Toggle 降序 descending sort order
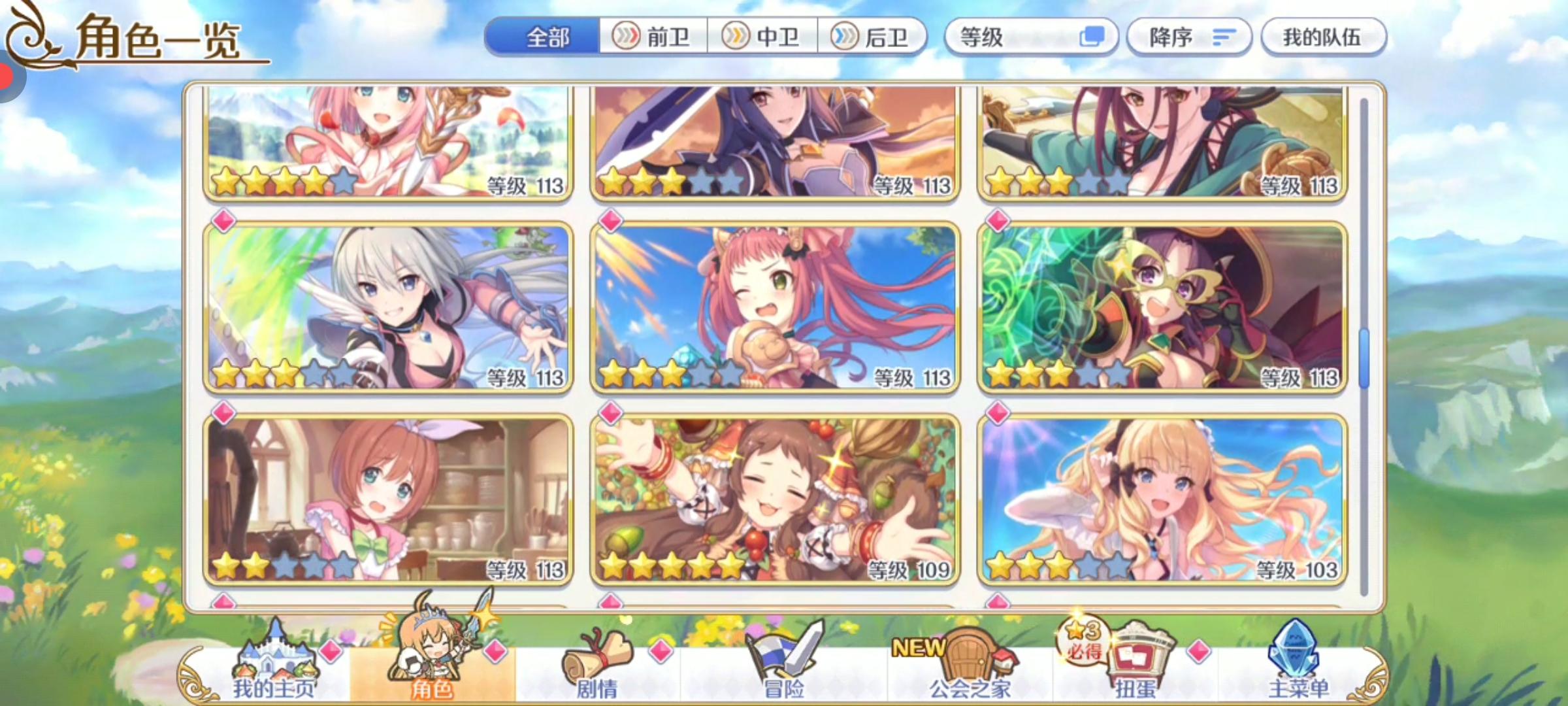This screenshot has height=706, width=1568. pos(1190,37)
